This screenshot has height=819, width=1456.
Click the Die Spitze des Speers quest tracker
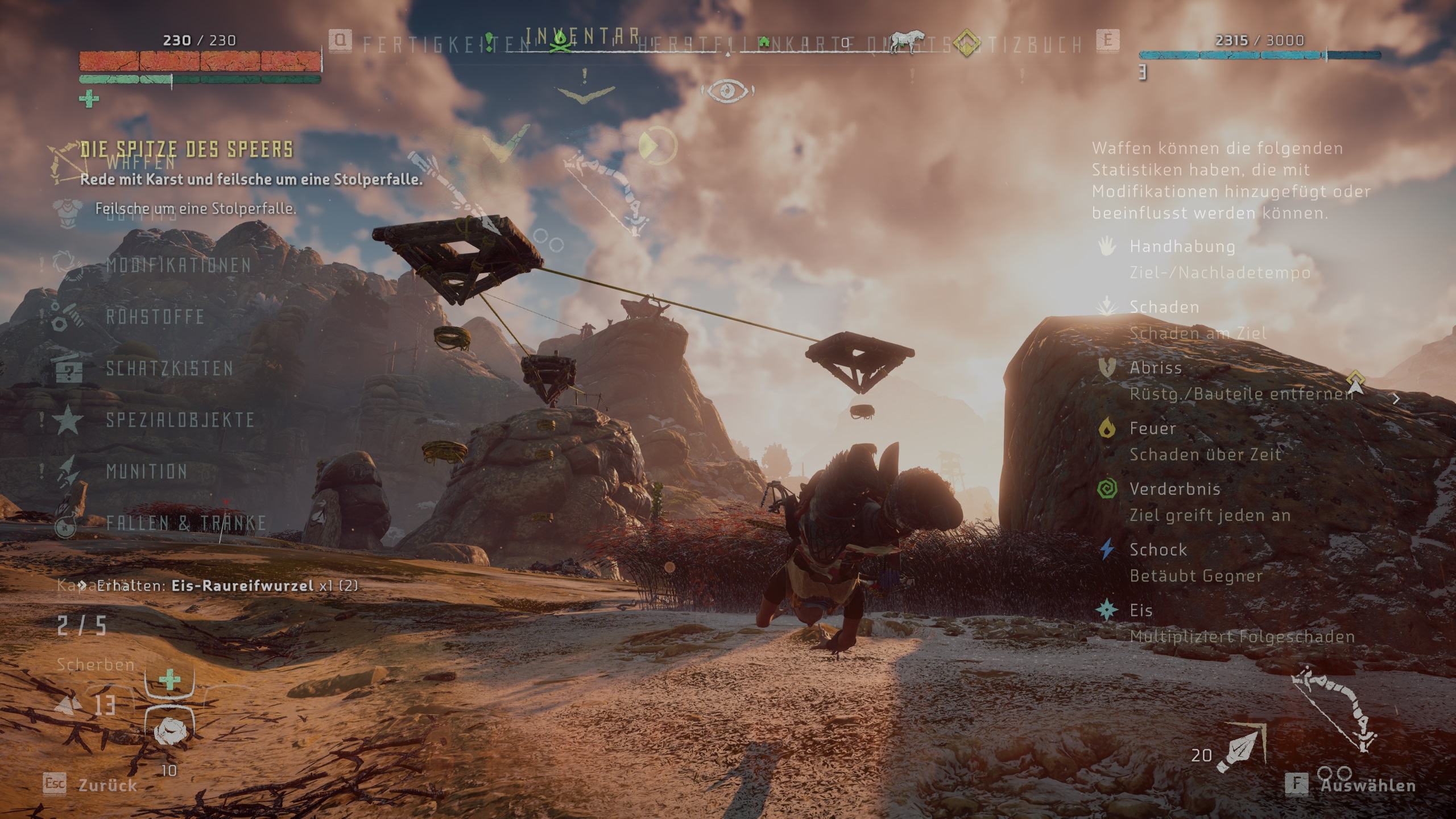pos(187,150)
